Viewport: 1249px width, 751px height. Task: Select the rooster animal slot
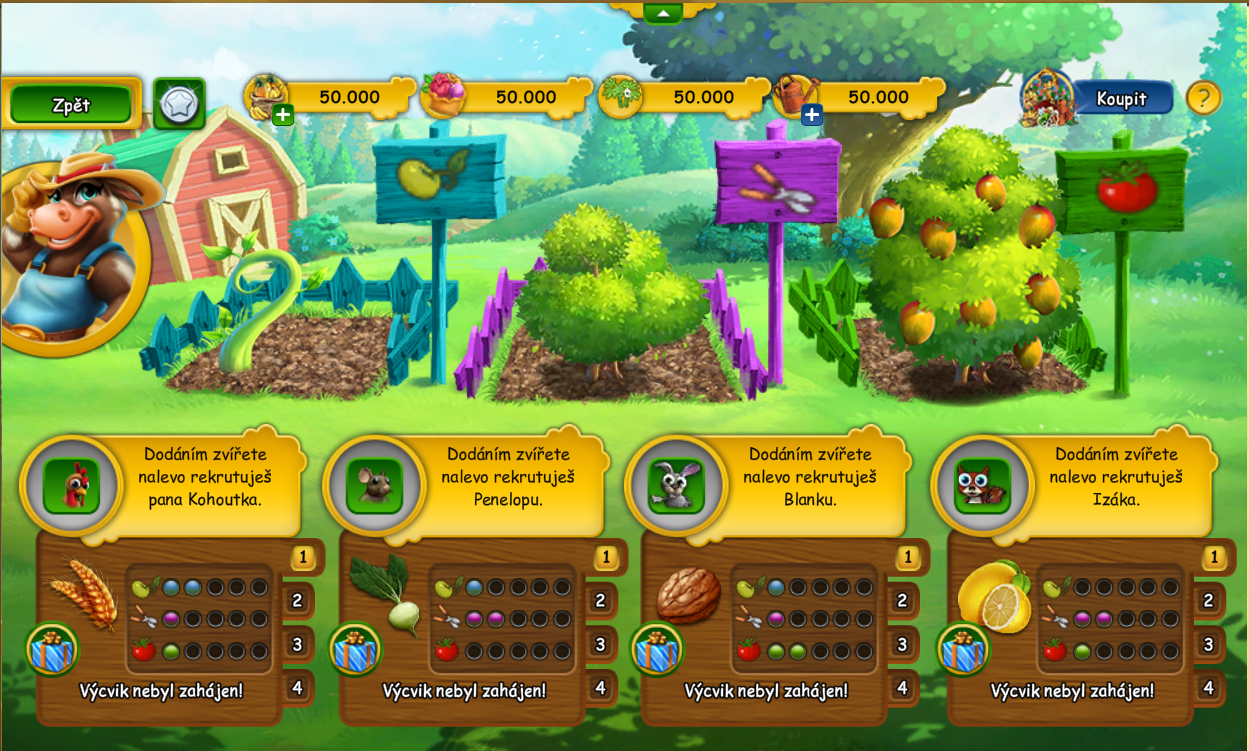pos(71,486)
